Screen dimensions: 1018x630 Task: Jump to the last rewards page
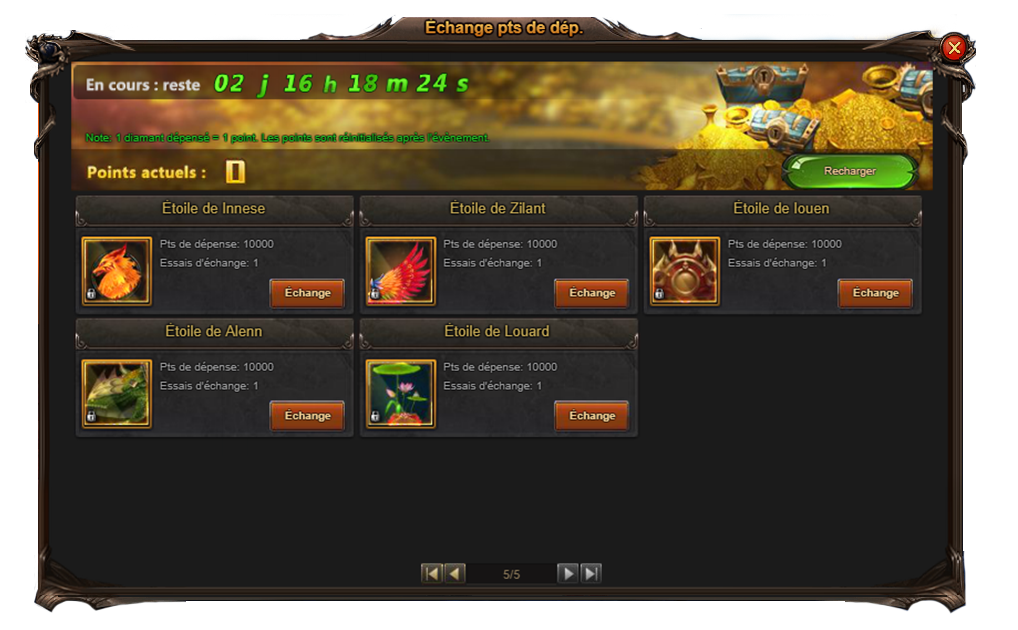point(591,573)
